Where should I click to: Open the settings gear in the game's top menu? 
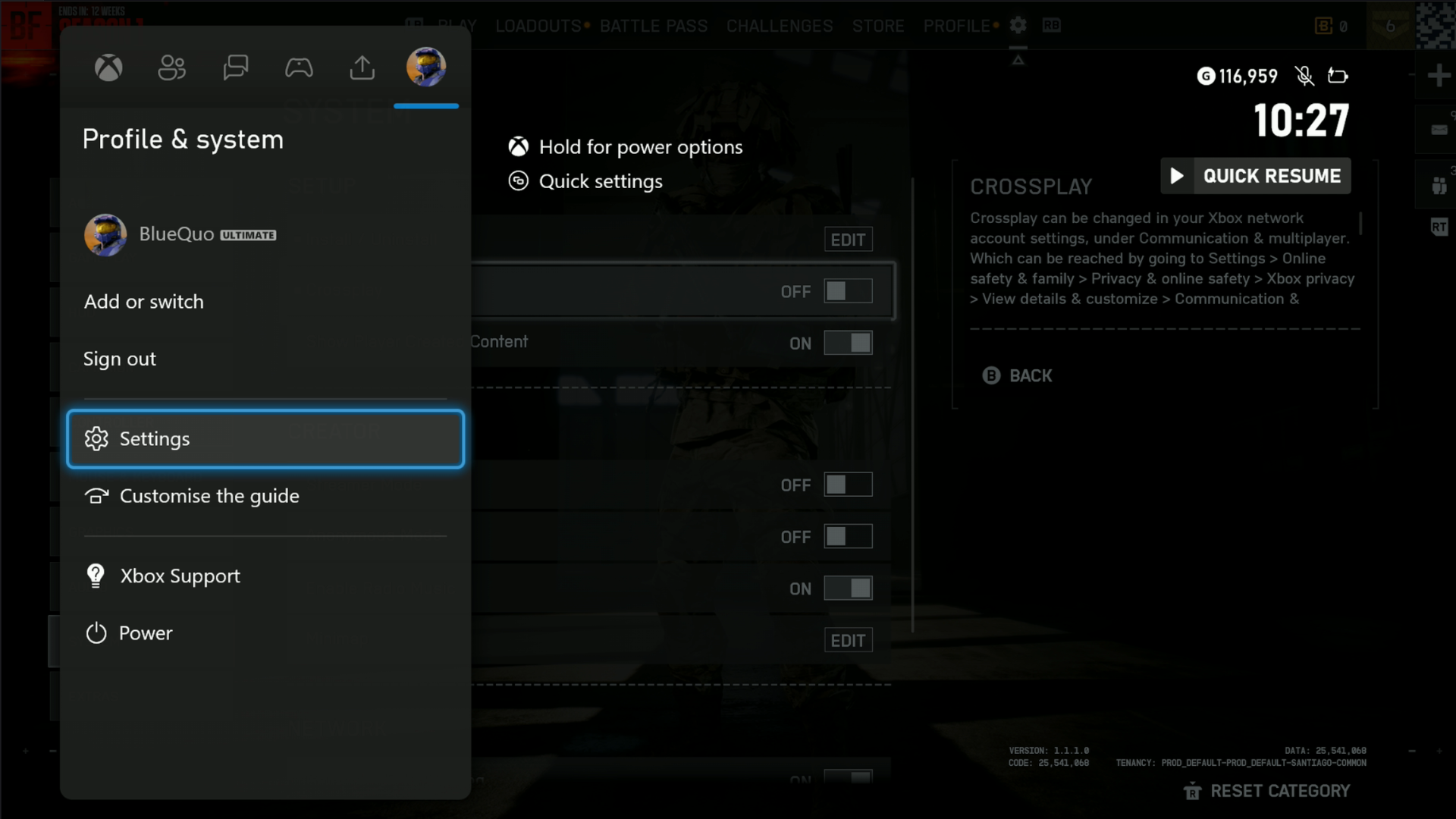point(1018,25)
